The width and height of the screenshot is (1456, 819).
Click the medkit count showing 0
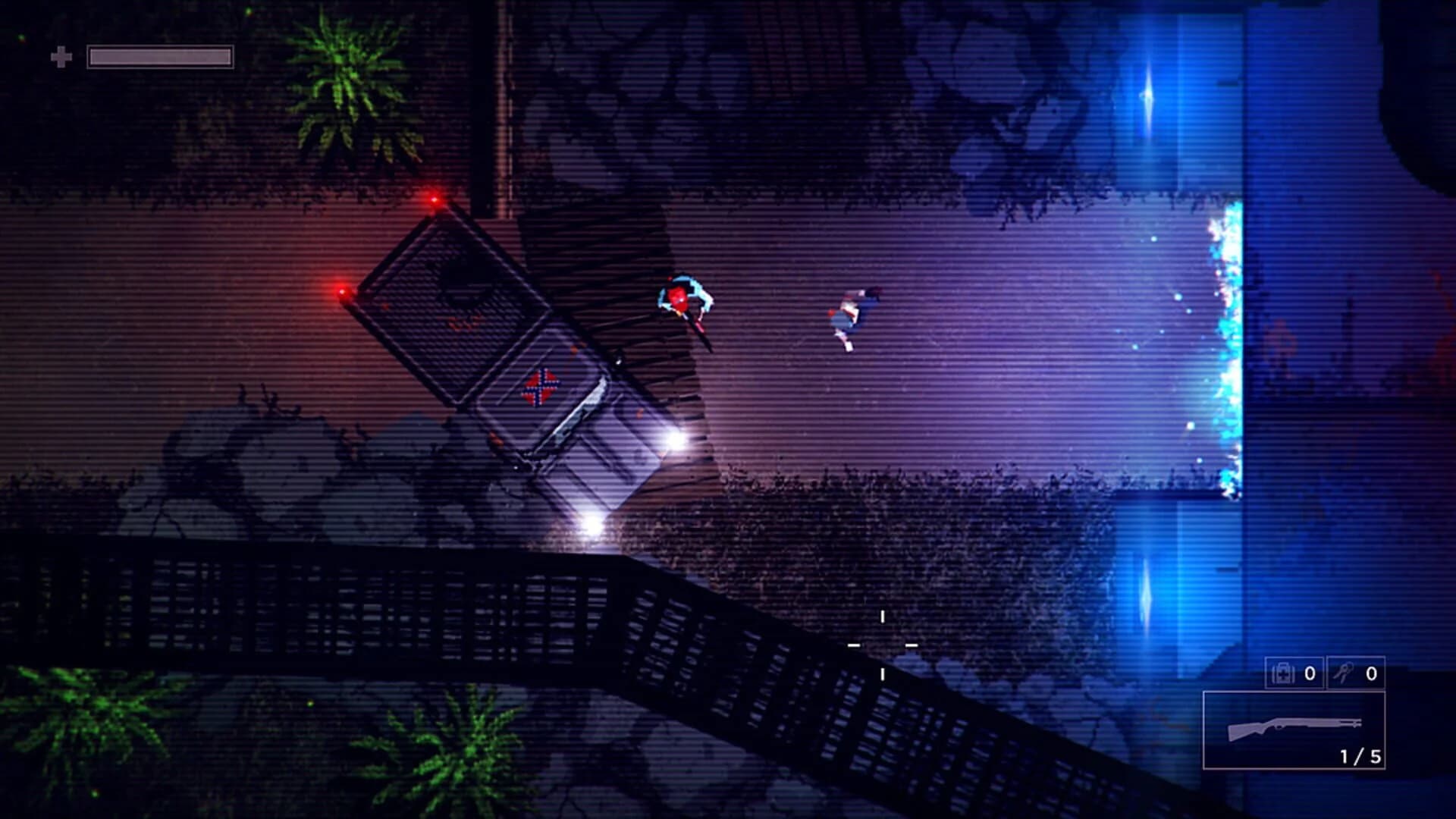coord(1310,673)
